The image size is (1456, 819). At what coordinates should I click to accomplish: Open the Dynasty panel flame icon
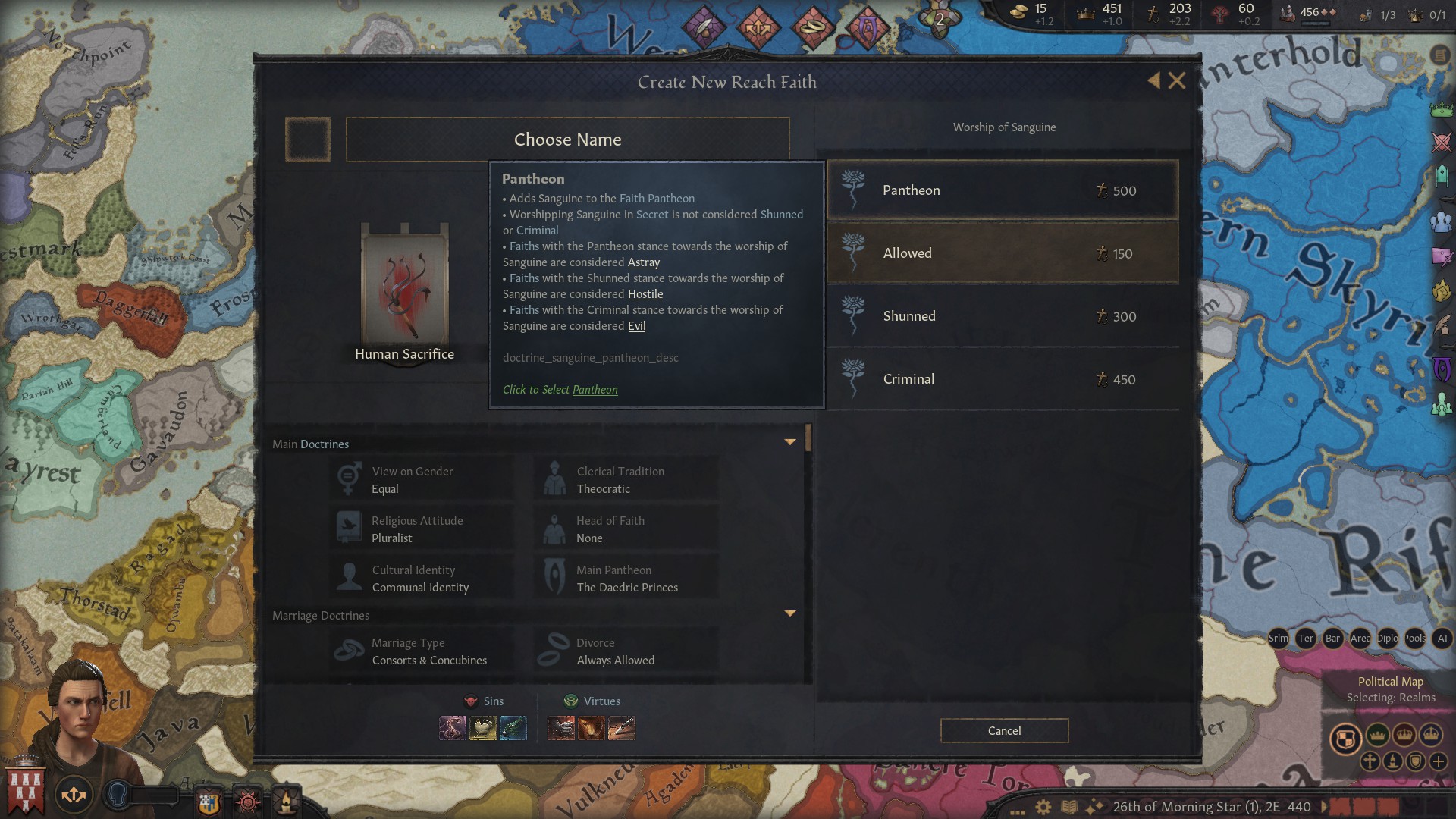1441,289
